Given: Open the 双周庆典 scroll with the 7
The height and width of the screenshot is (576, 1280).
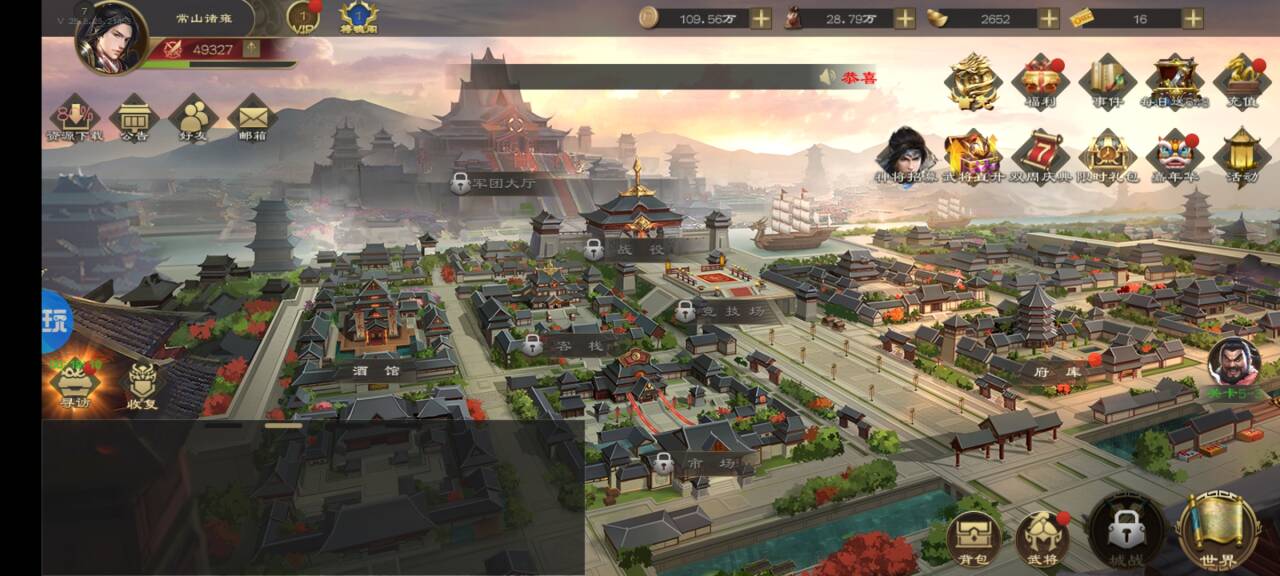Looking at the screenshot, I should point(1040,156).
